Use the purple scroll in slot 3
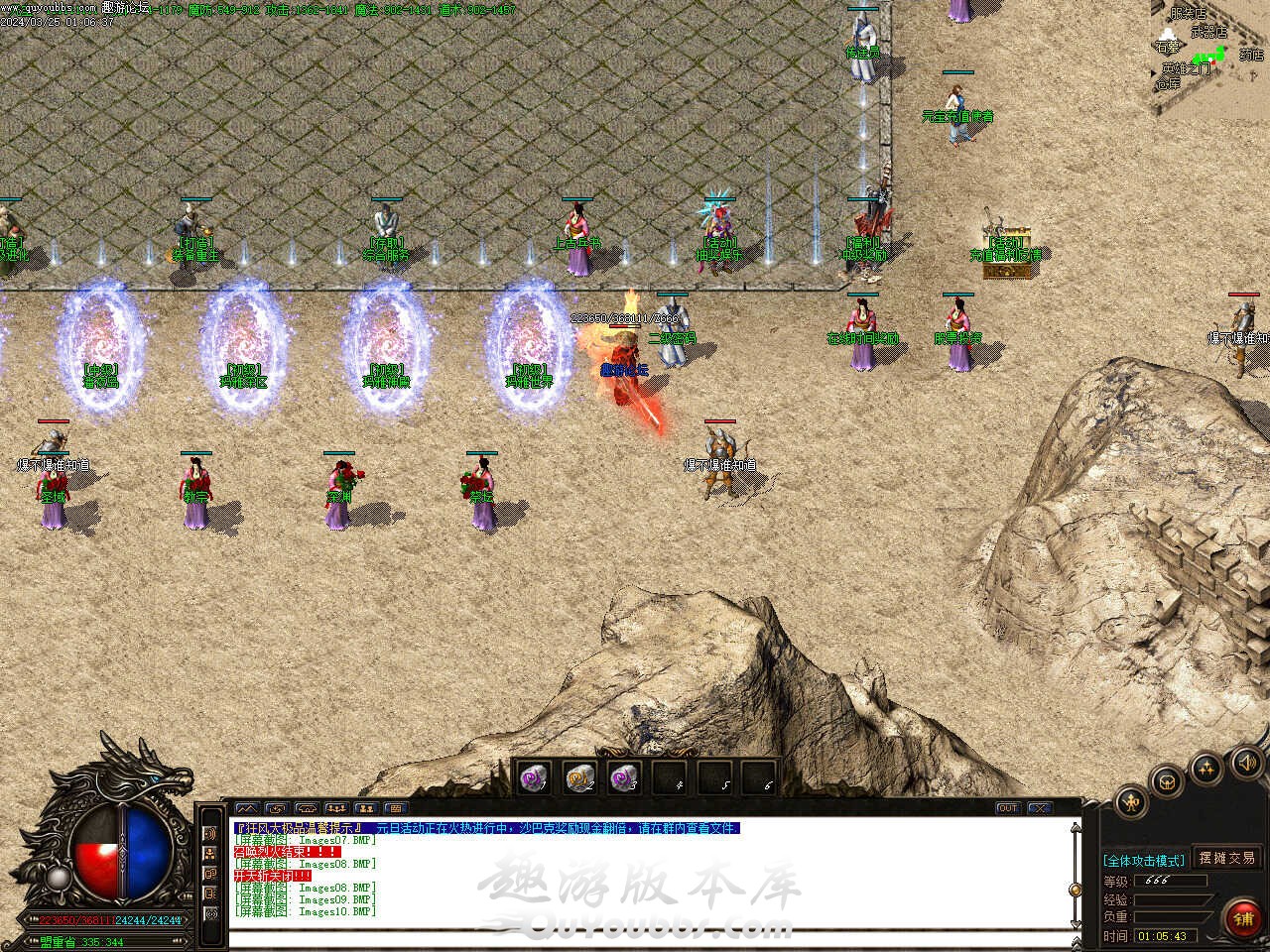The image size is (1270, 952). tap(623, 778)
